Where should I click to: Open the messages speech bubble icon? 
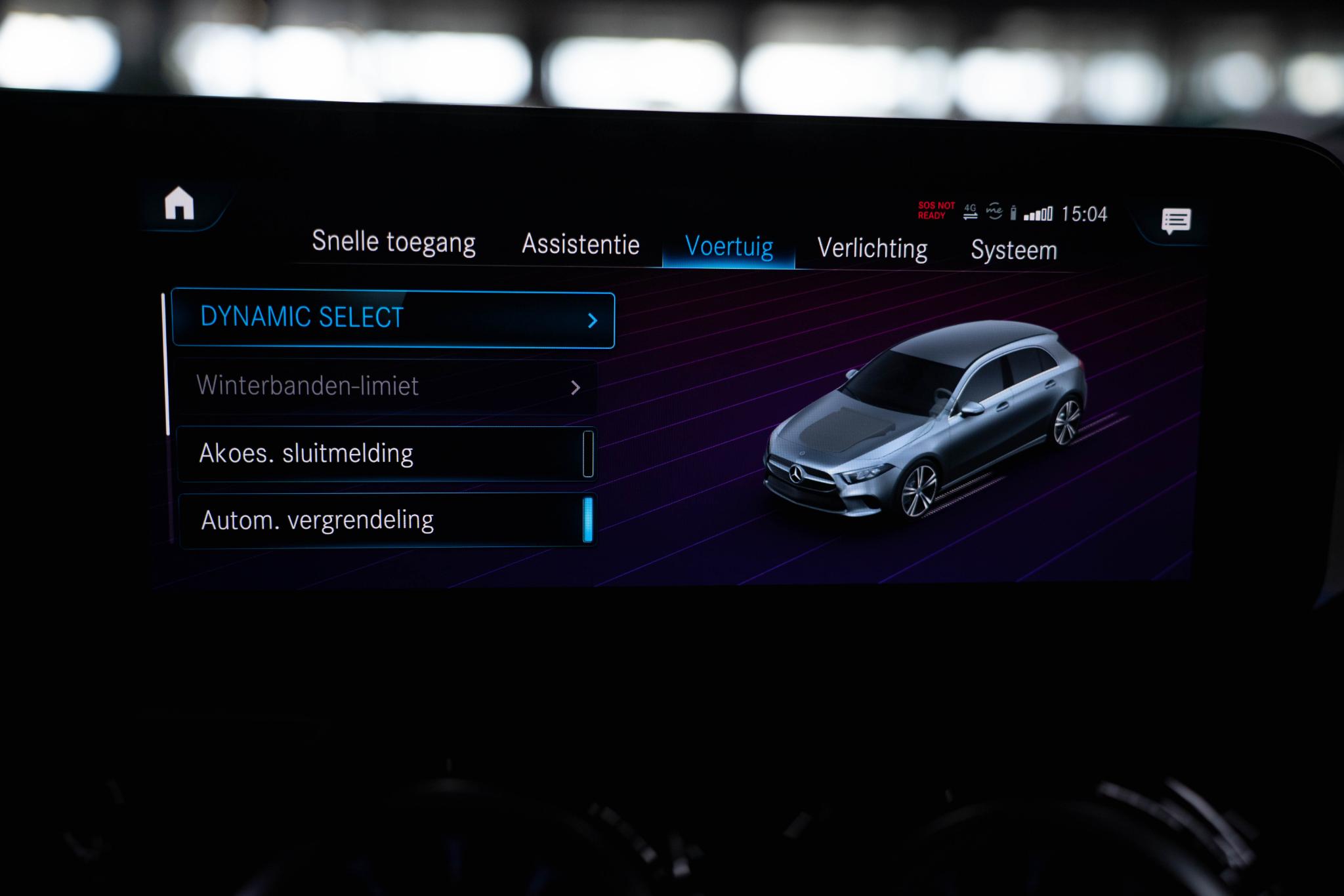(1175, 221)
